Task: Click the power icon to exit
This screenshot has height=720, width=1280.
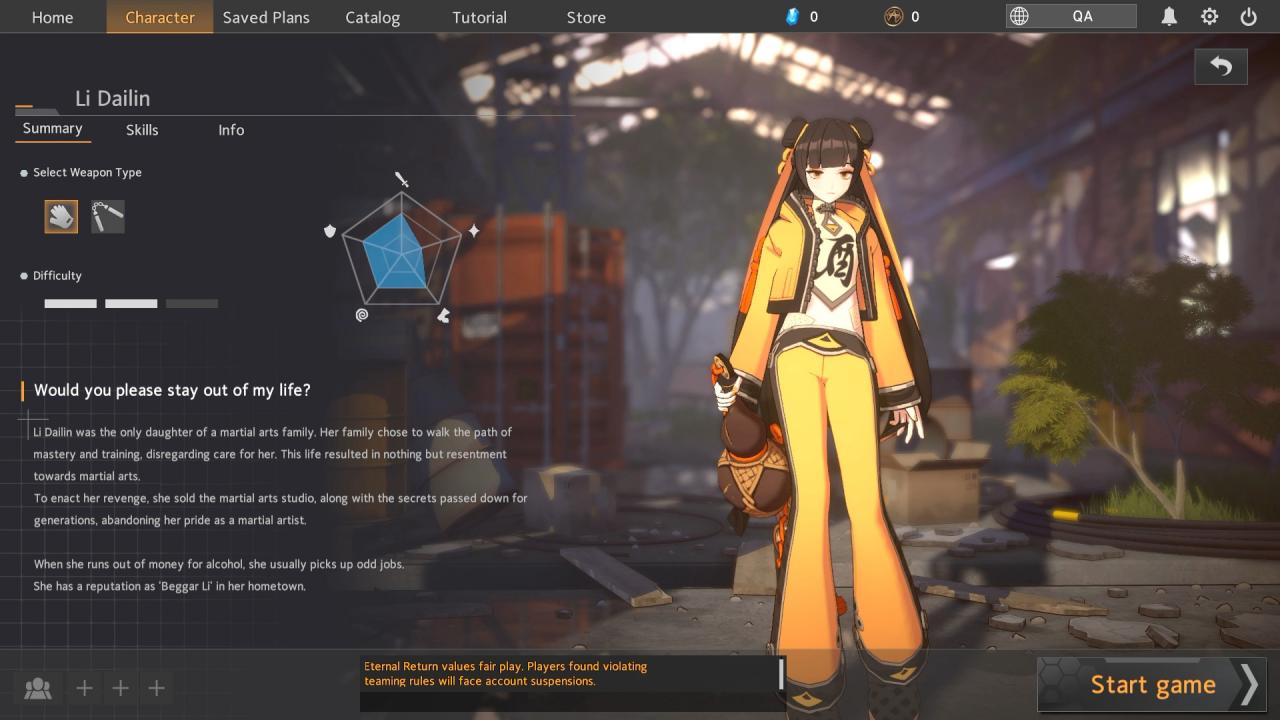Action: (1248, 17)
